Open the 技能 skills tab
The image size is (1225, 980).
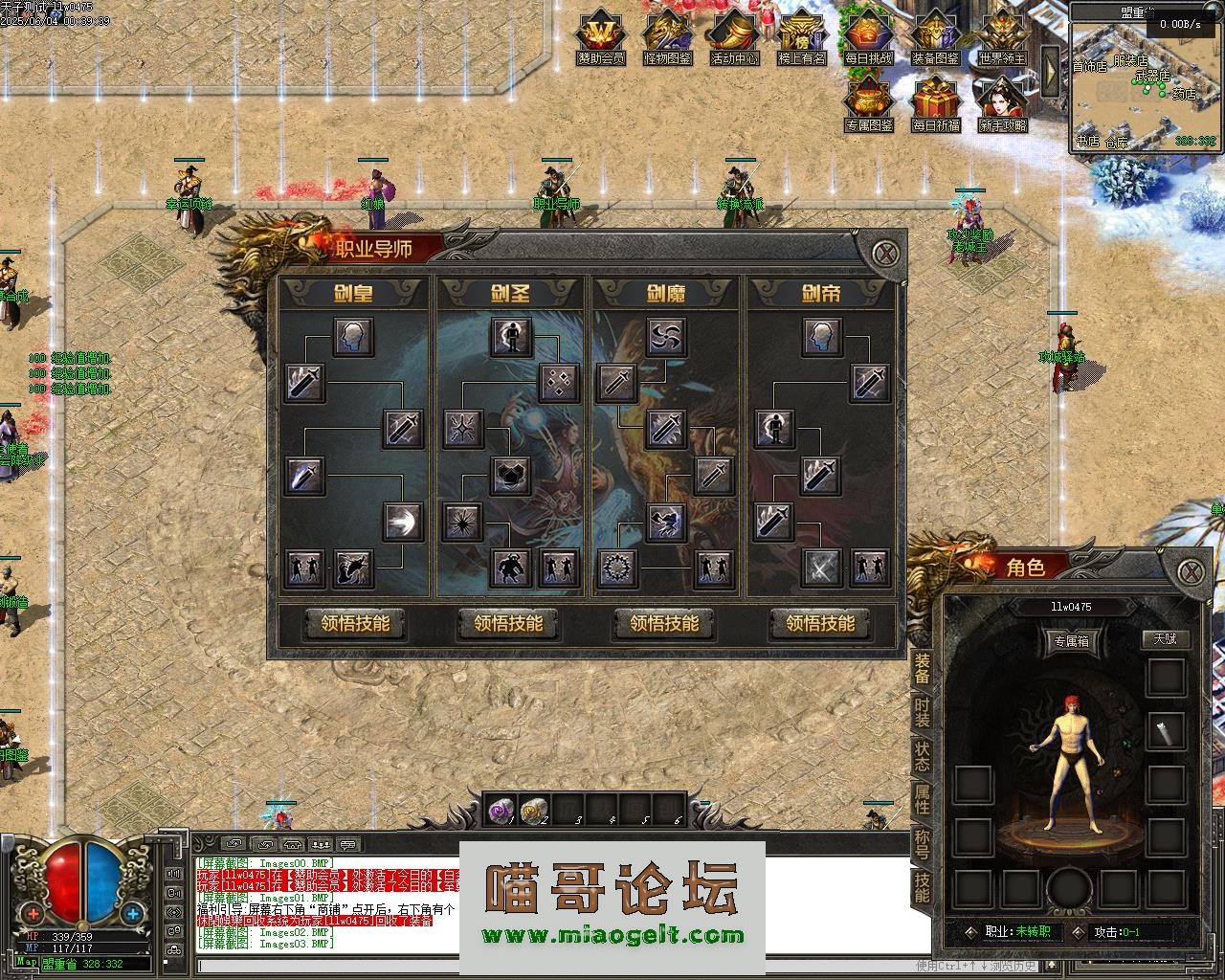922,887
